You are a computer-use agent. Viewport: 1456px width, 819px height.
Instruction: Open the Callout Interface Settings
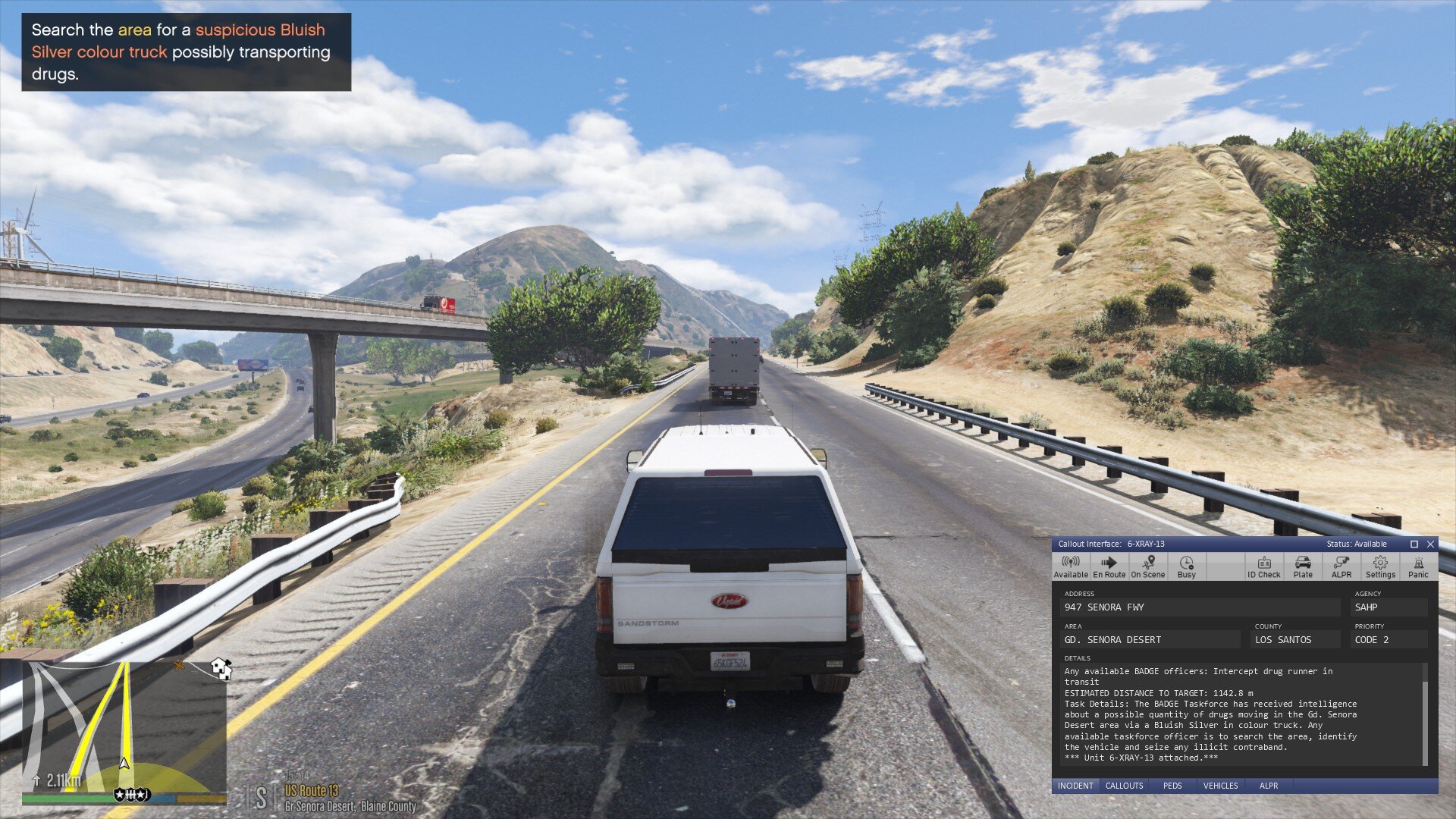1380,566
